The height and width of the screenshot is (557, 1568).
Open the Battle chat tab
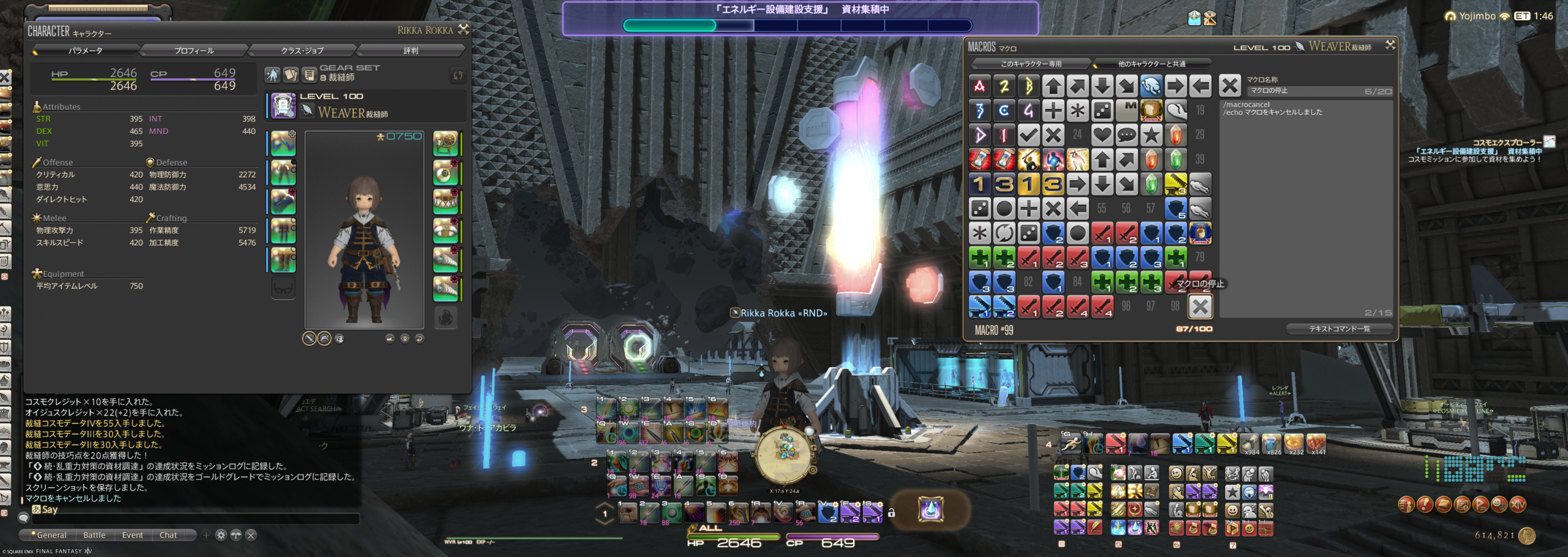point(94,535)
